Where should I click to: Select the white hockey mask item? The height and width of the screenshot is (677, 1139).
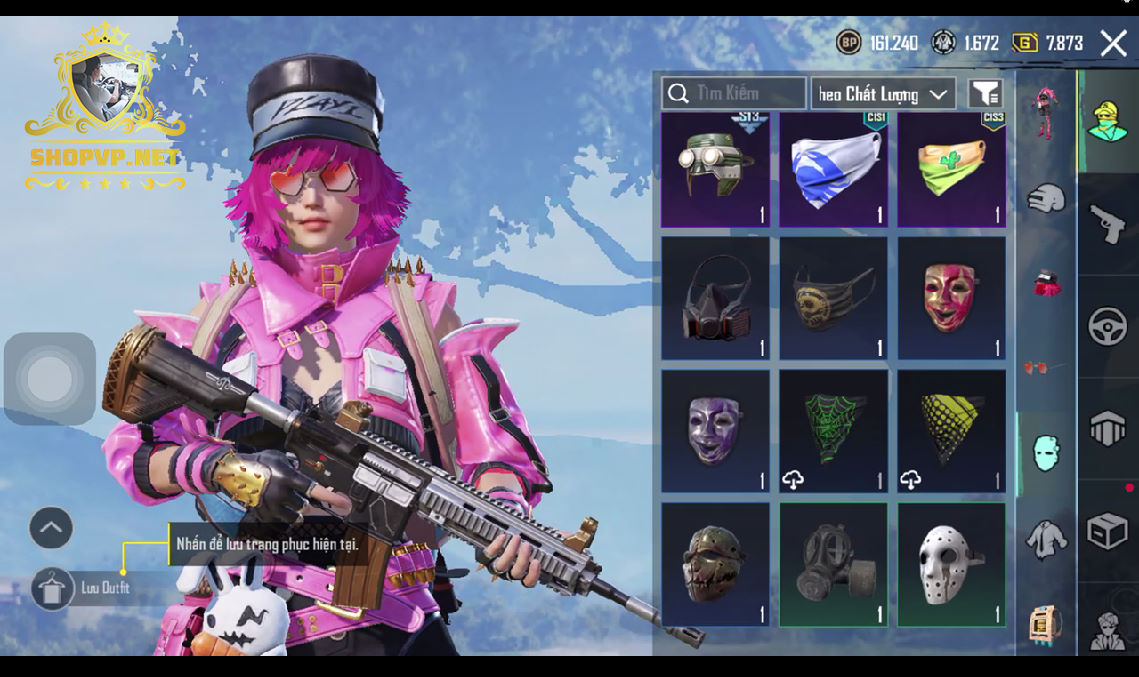pyautogui.click(x=951, y=564)
